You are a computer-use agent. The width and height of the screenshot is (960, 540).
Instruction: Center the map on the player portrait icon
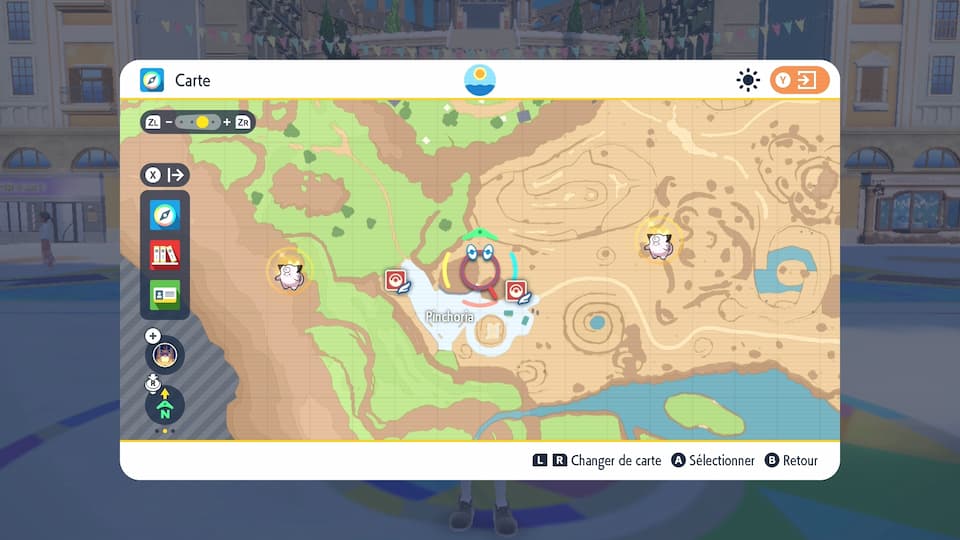coord(165,354)
